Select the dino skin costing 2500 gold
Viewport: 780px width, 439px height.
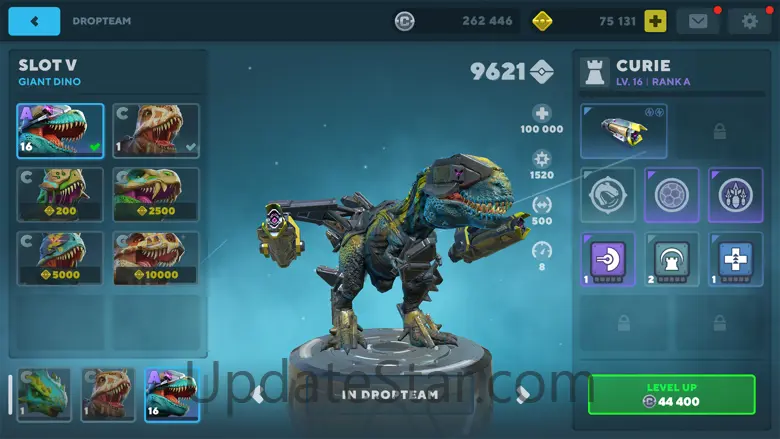pyautogui.click(x=155, y=194)
